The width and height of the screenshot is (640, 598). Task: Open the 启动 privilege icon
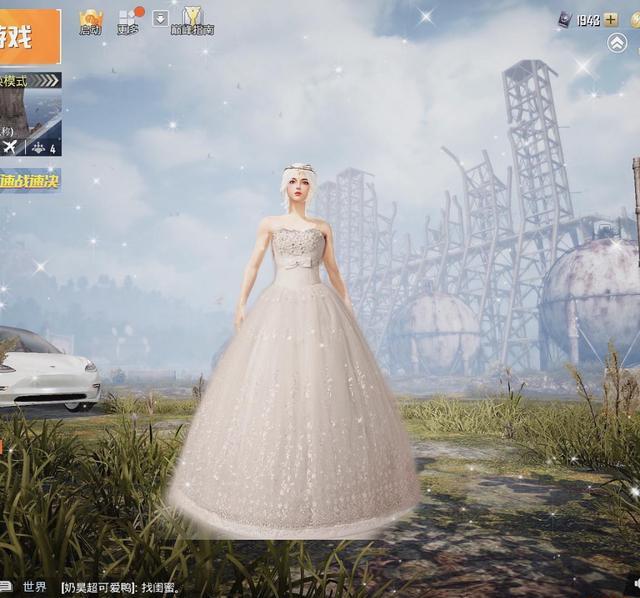pos(91,21)
